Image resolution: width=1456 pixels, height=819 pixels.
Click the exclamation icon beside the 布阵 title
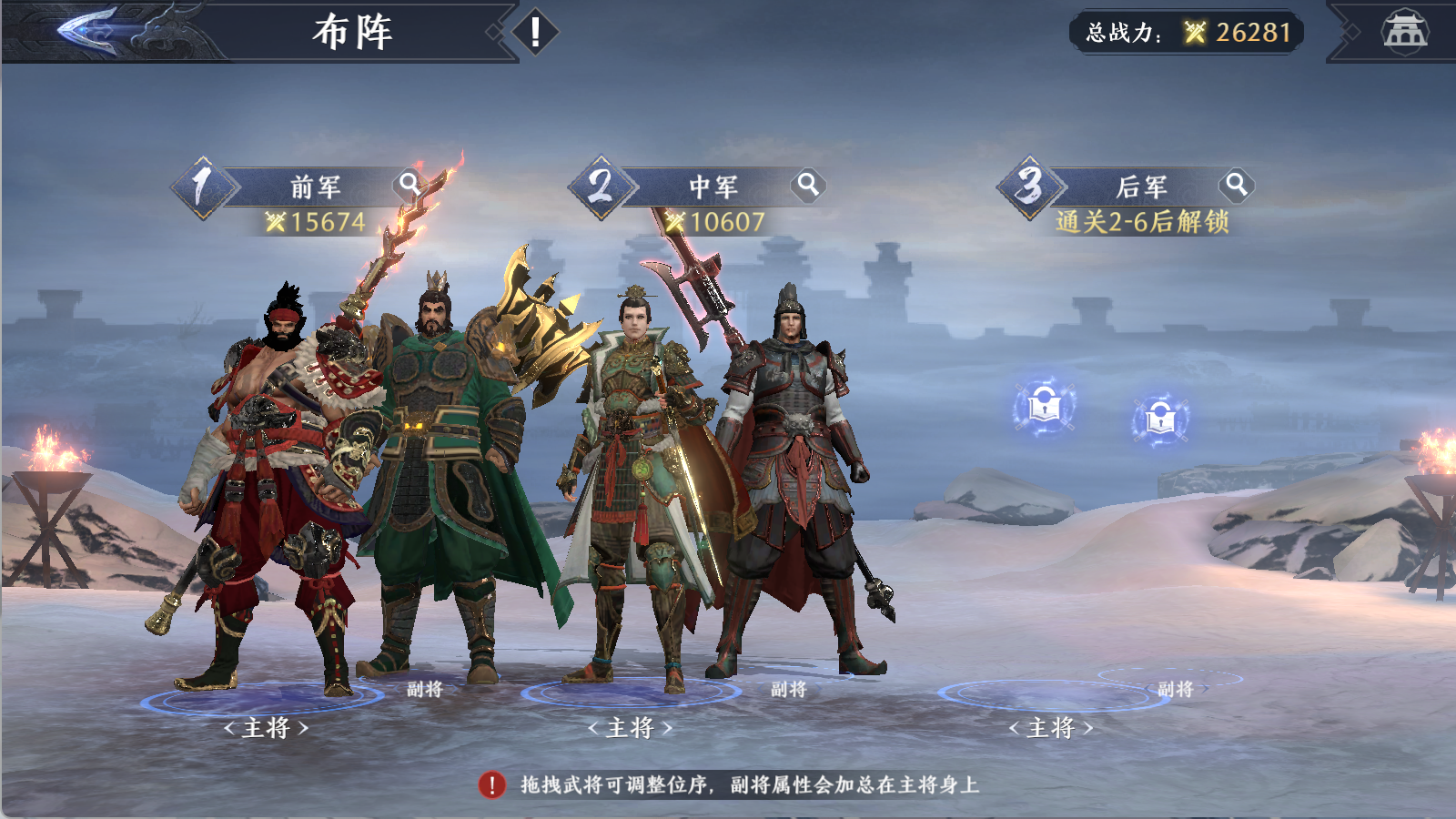pyautogui.click(x=533, y=32)
